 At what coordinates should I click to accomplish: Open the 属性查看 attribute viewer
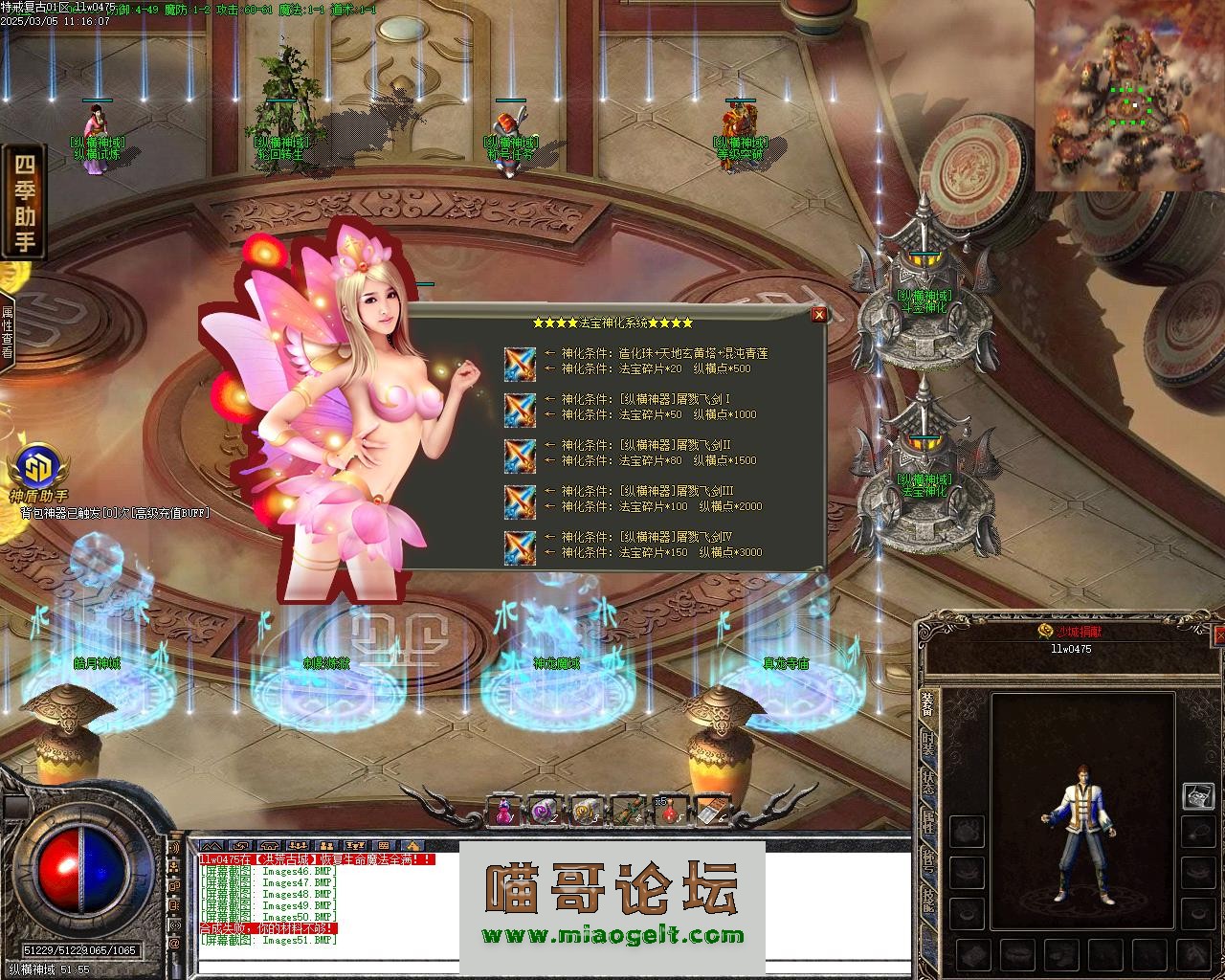tap(7, 331)
